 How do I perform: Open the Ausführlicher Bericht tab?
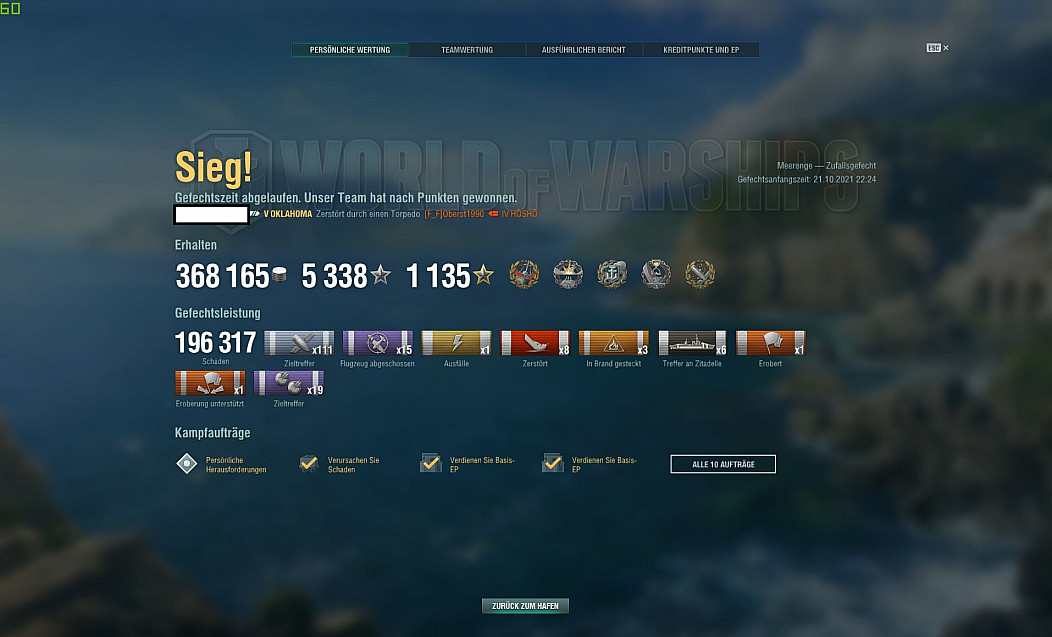[584, 50]
